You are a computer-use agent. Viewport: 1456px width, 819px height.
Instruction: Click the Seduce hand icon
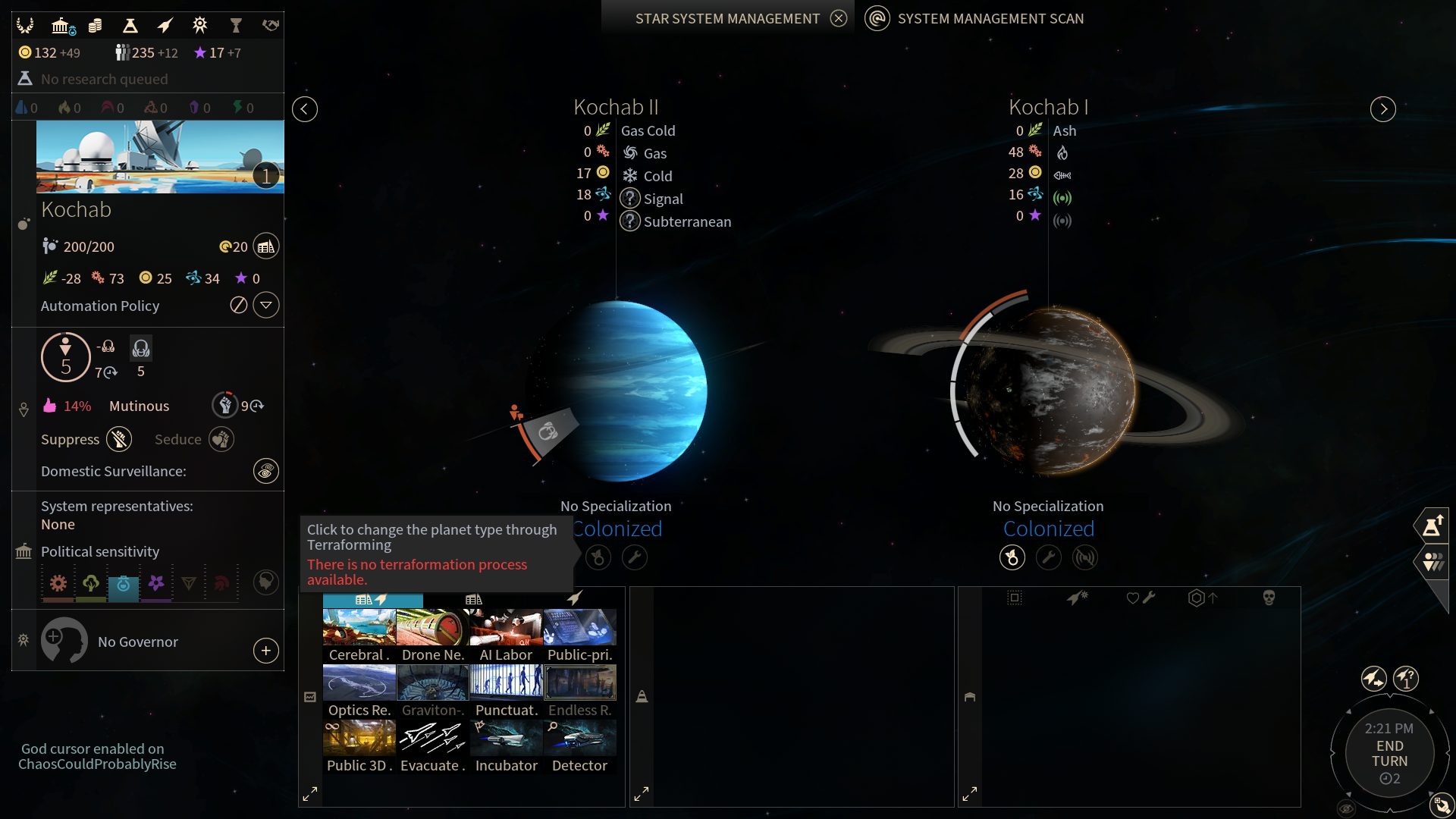221,439
